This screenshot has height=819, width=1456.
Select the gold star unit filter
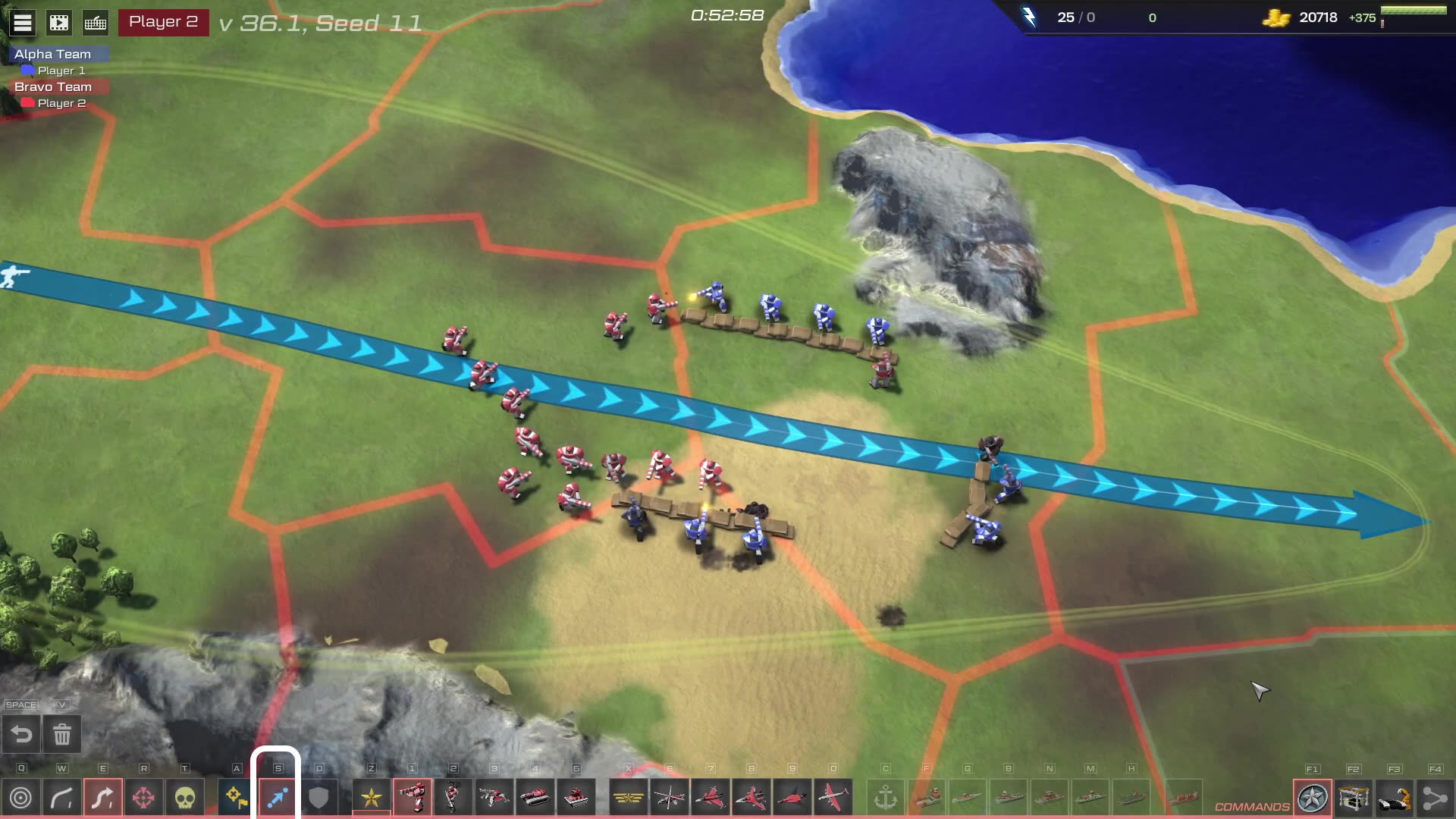pyautogui.click(x=372, y=798)
